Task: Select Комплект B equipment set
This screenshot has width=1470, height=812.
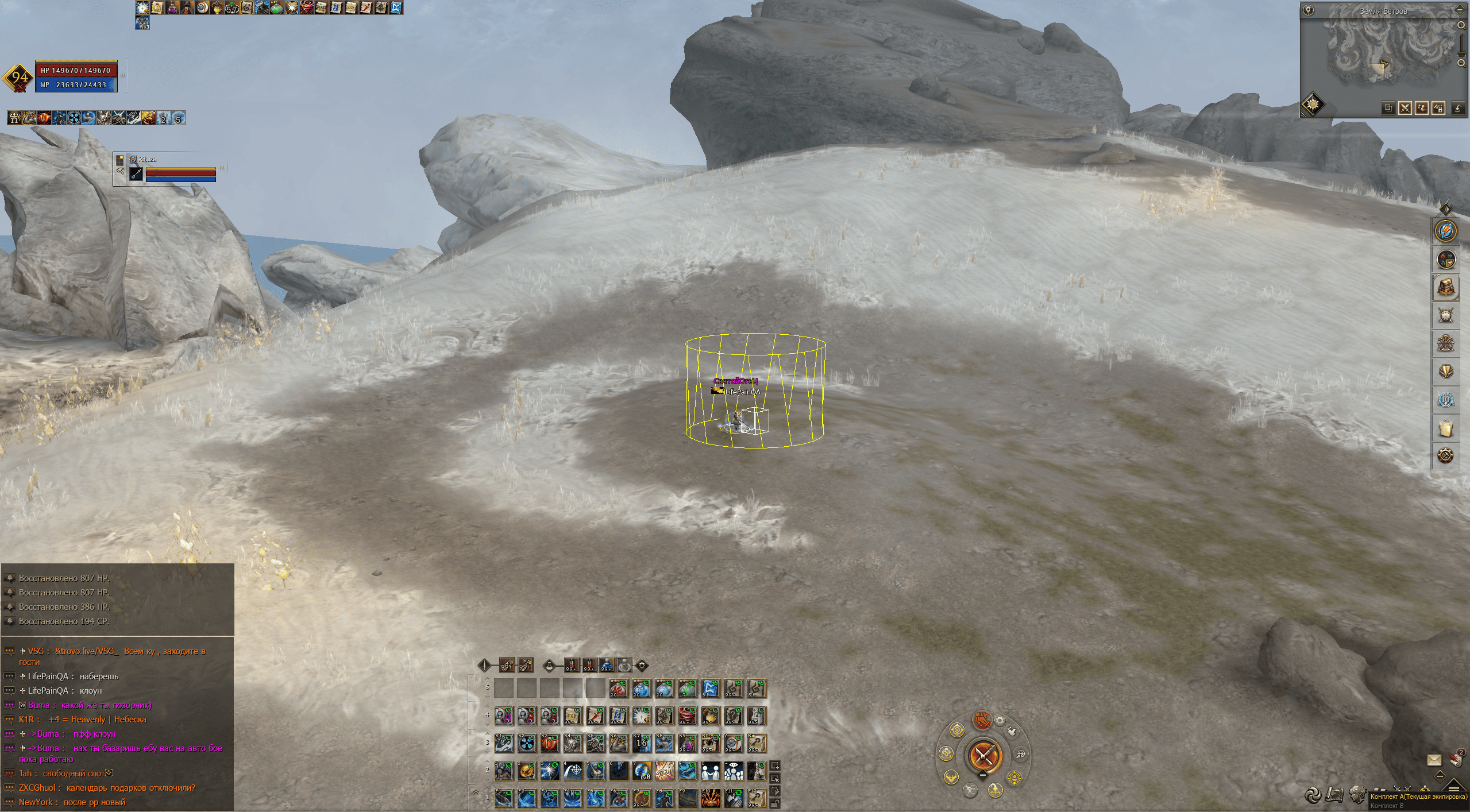Action: [1386, 806]
